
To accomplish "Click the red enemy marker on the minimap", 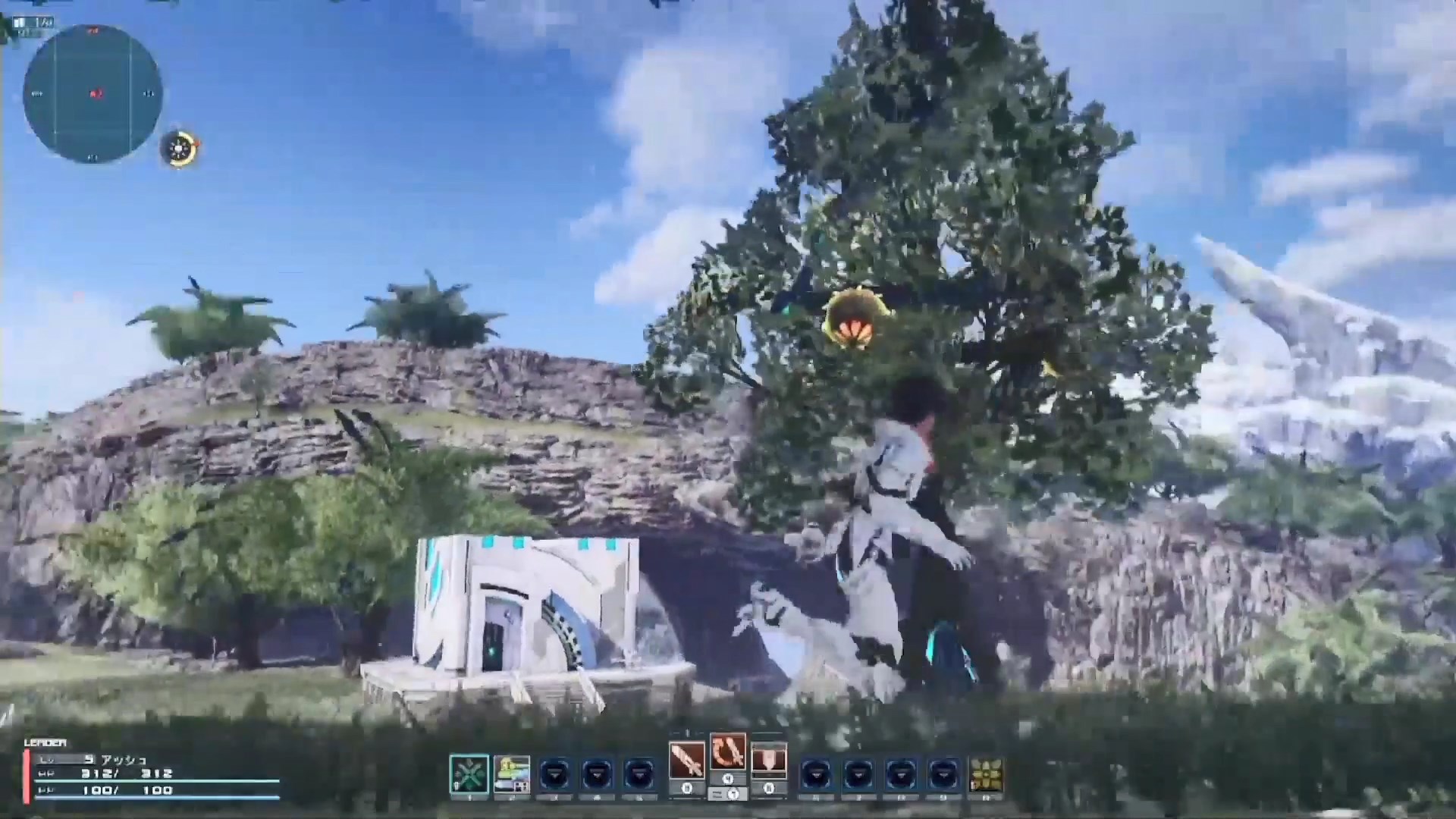I will (94, 30).
